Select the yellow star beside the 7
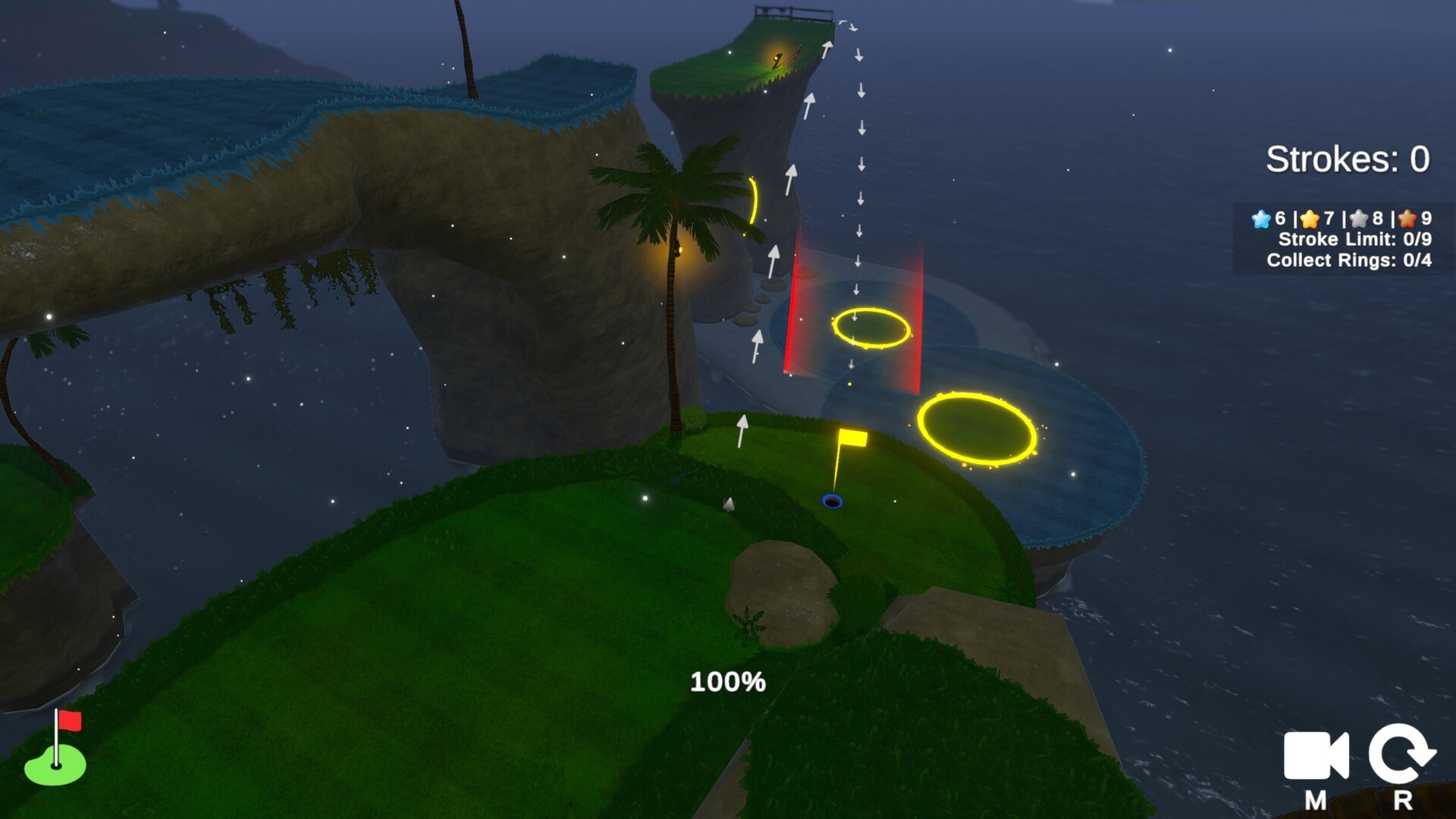Screen dimensions: 1456x819 (1309, 221)
